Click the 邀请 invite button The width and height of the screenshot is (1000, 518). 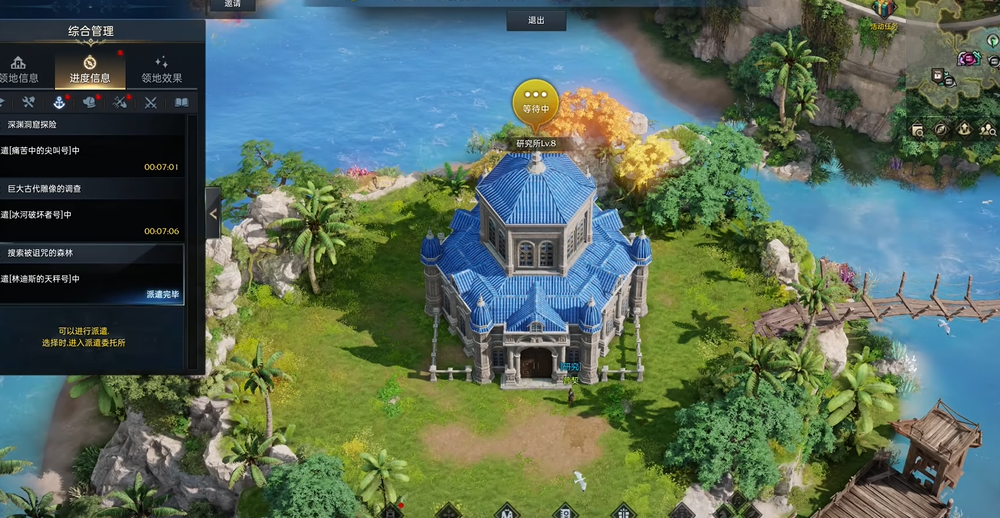(232, 5)
